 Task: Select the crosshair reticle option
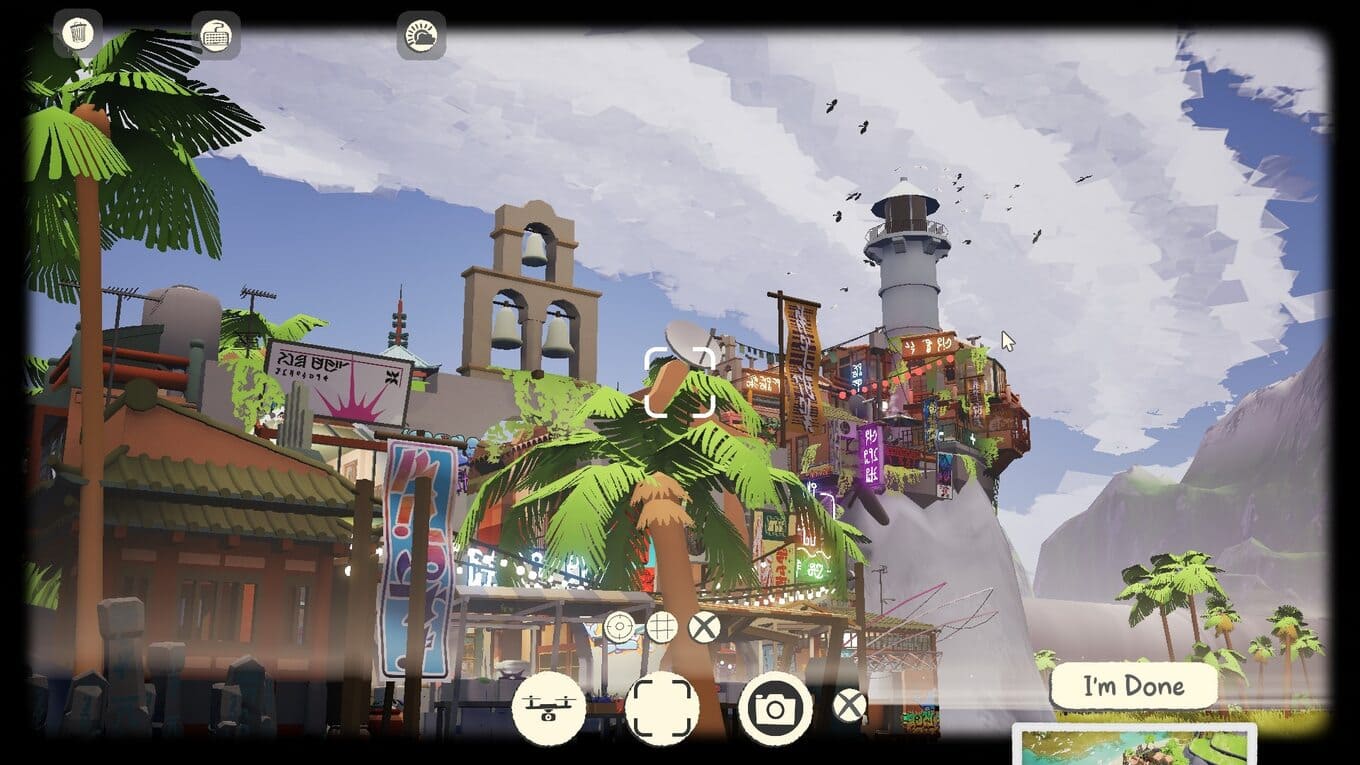[x=619, y=628]
